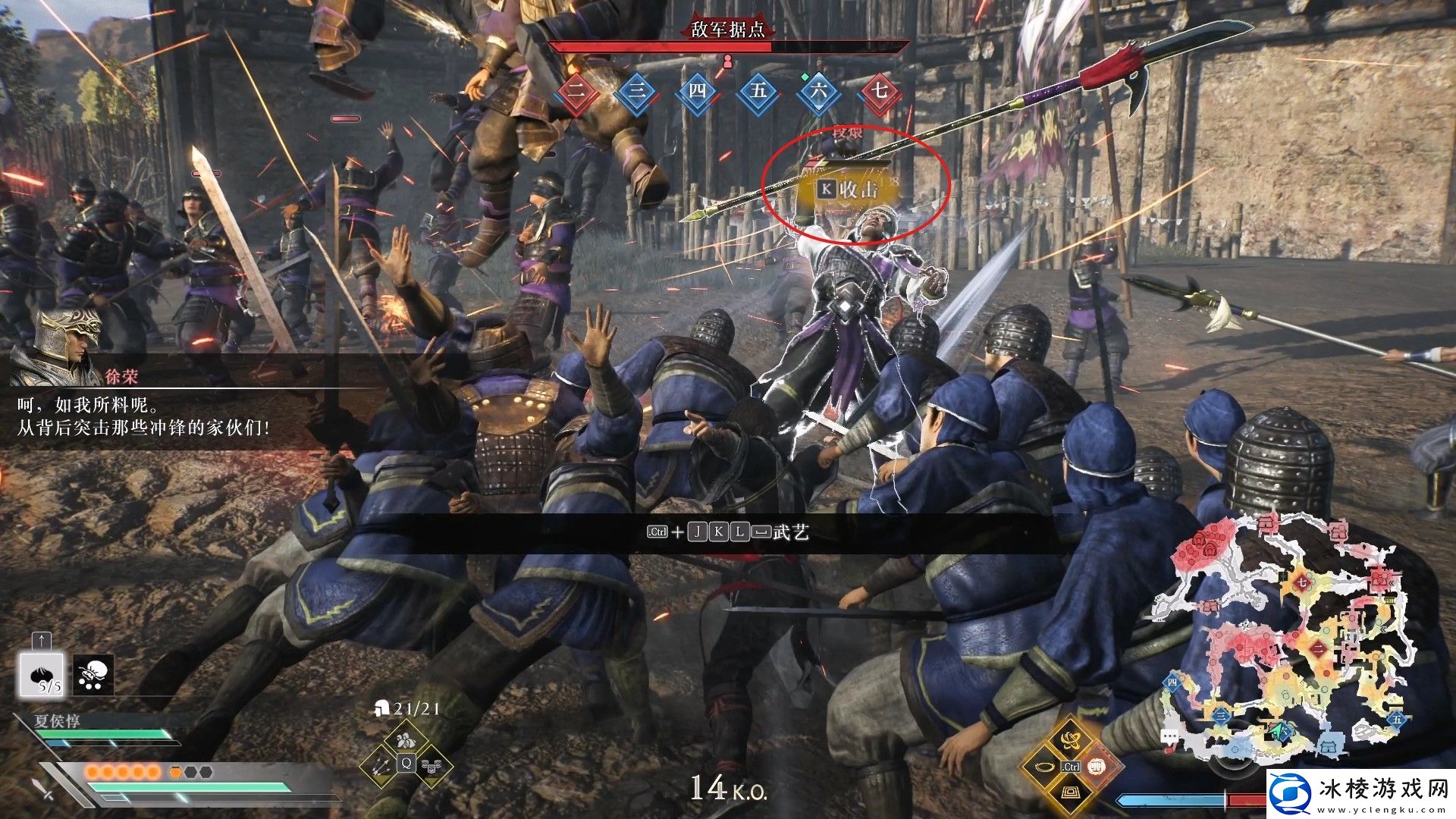Select the meat bun item slot
The height and width of the screenshot is (819, 1456).
tap(42, 674)
